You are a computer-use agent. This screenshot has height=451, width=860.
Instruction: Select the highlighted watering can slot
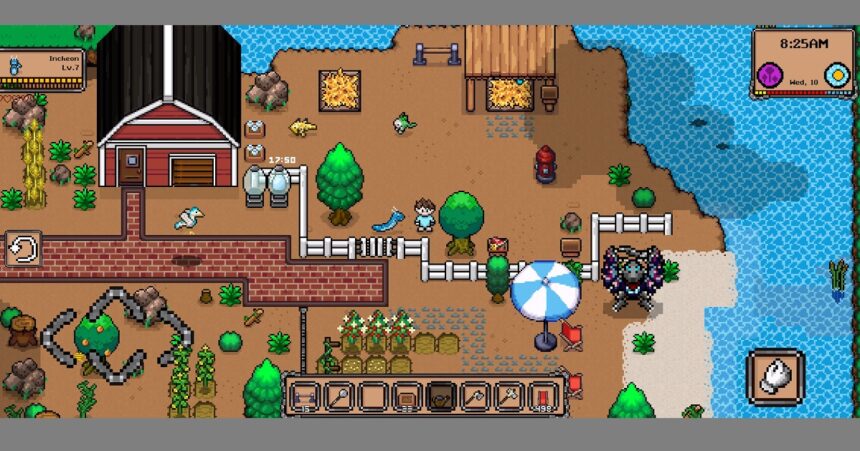click(440, 396)
